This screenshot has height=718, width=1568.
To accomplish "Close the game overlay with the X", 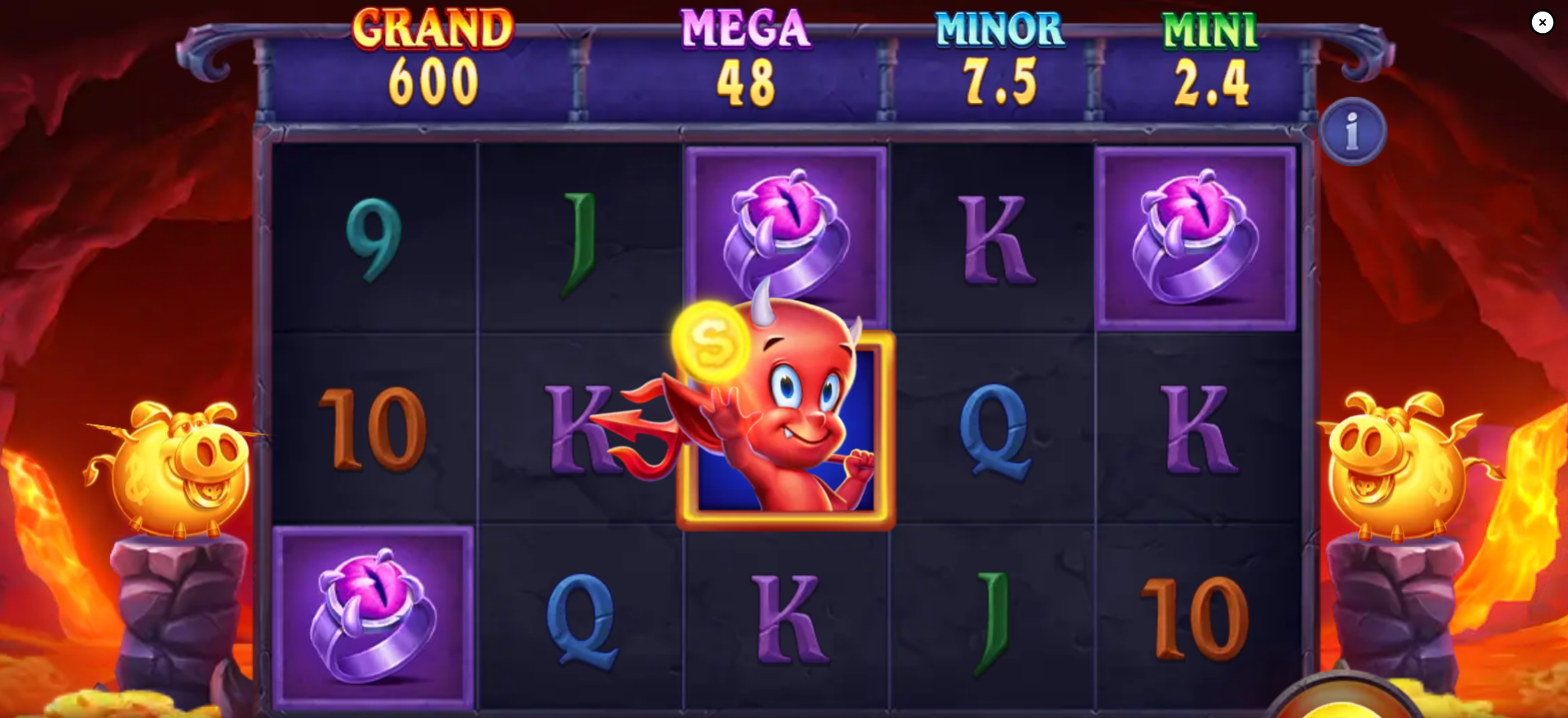I will pos(1542,22).
